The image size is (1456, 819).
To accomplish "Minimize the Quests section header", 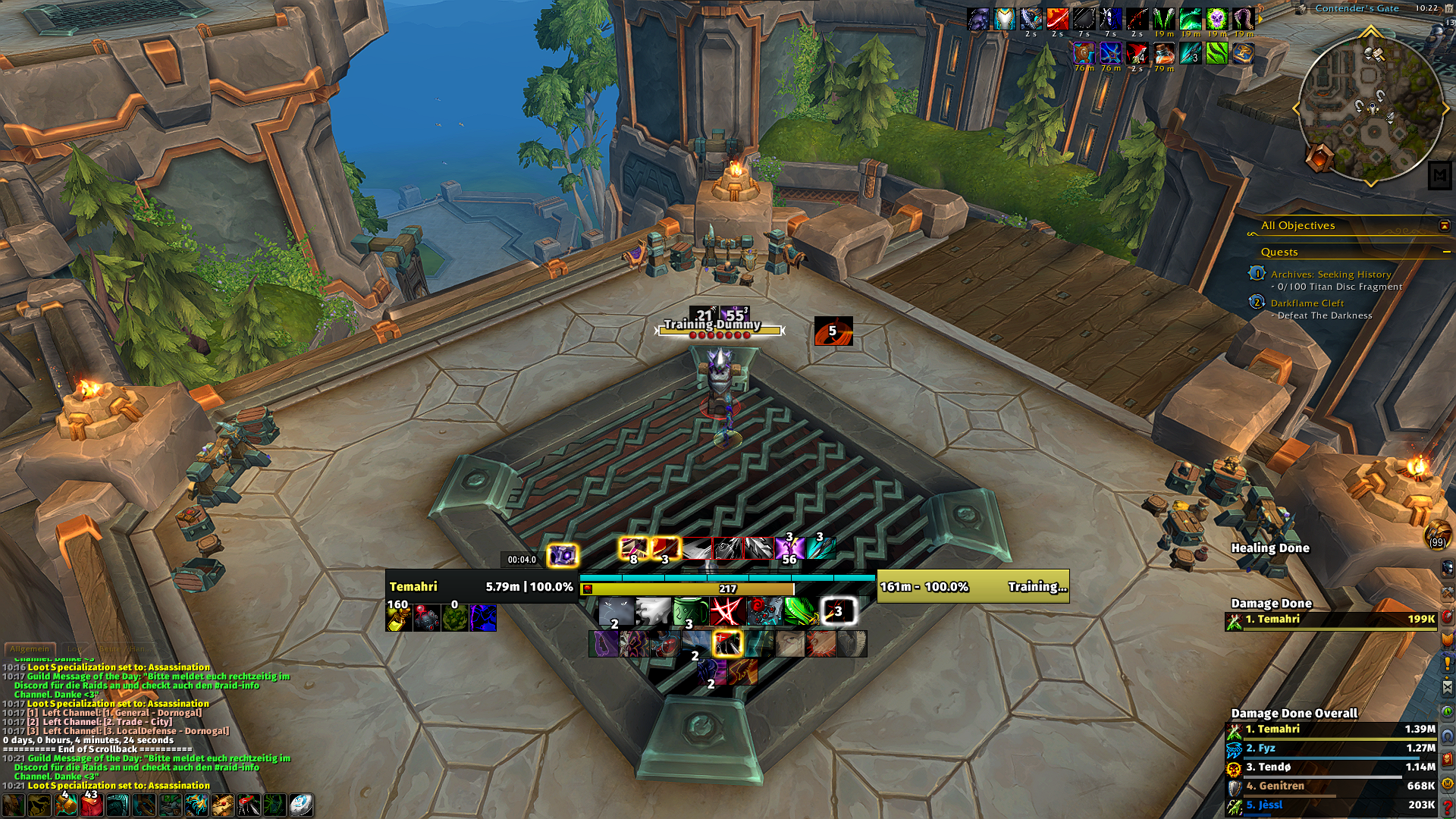I will (1446, 252).
